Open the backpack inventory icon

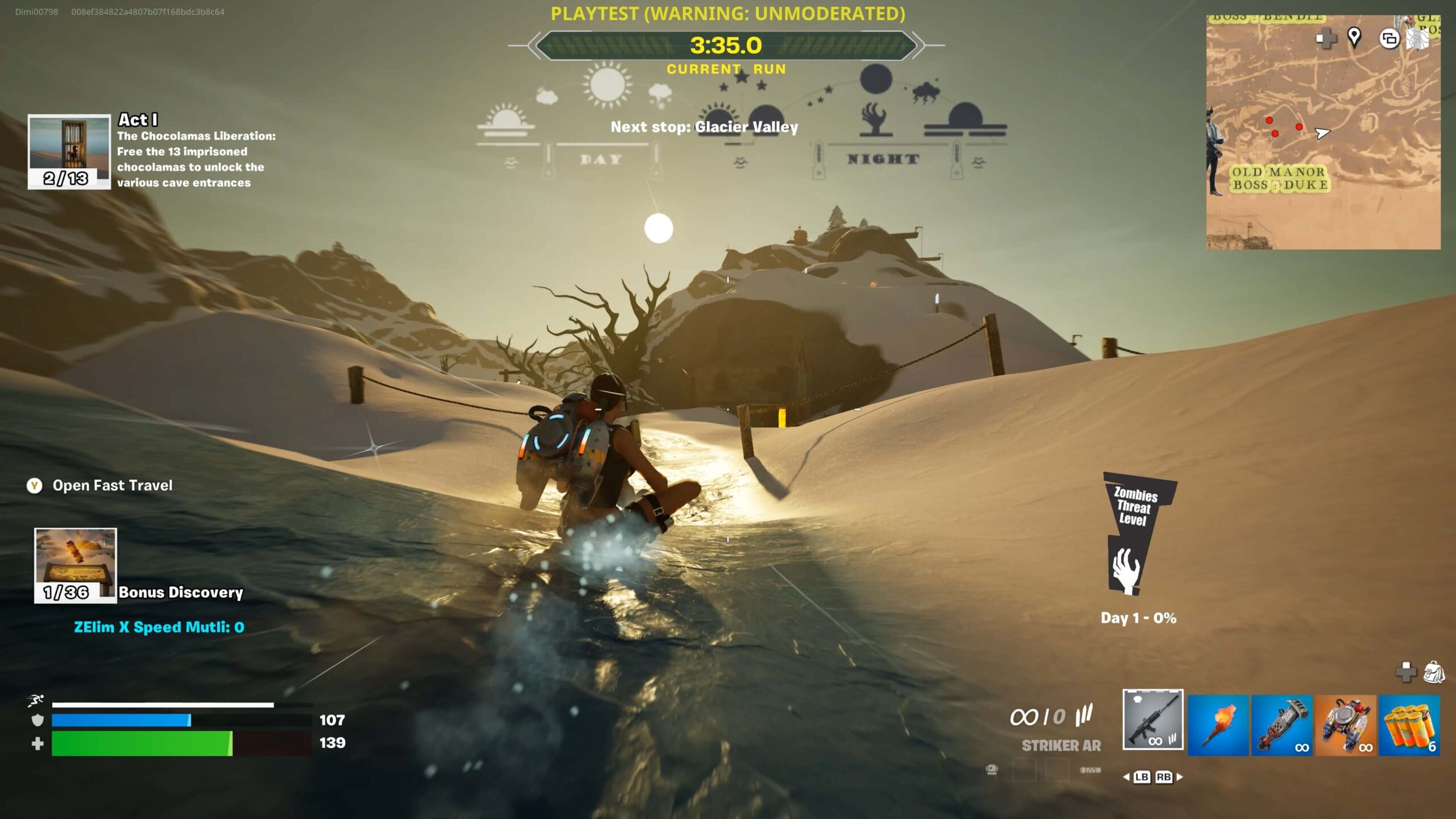click(x=1433, y=672)
